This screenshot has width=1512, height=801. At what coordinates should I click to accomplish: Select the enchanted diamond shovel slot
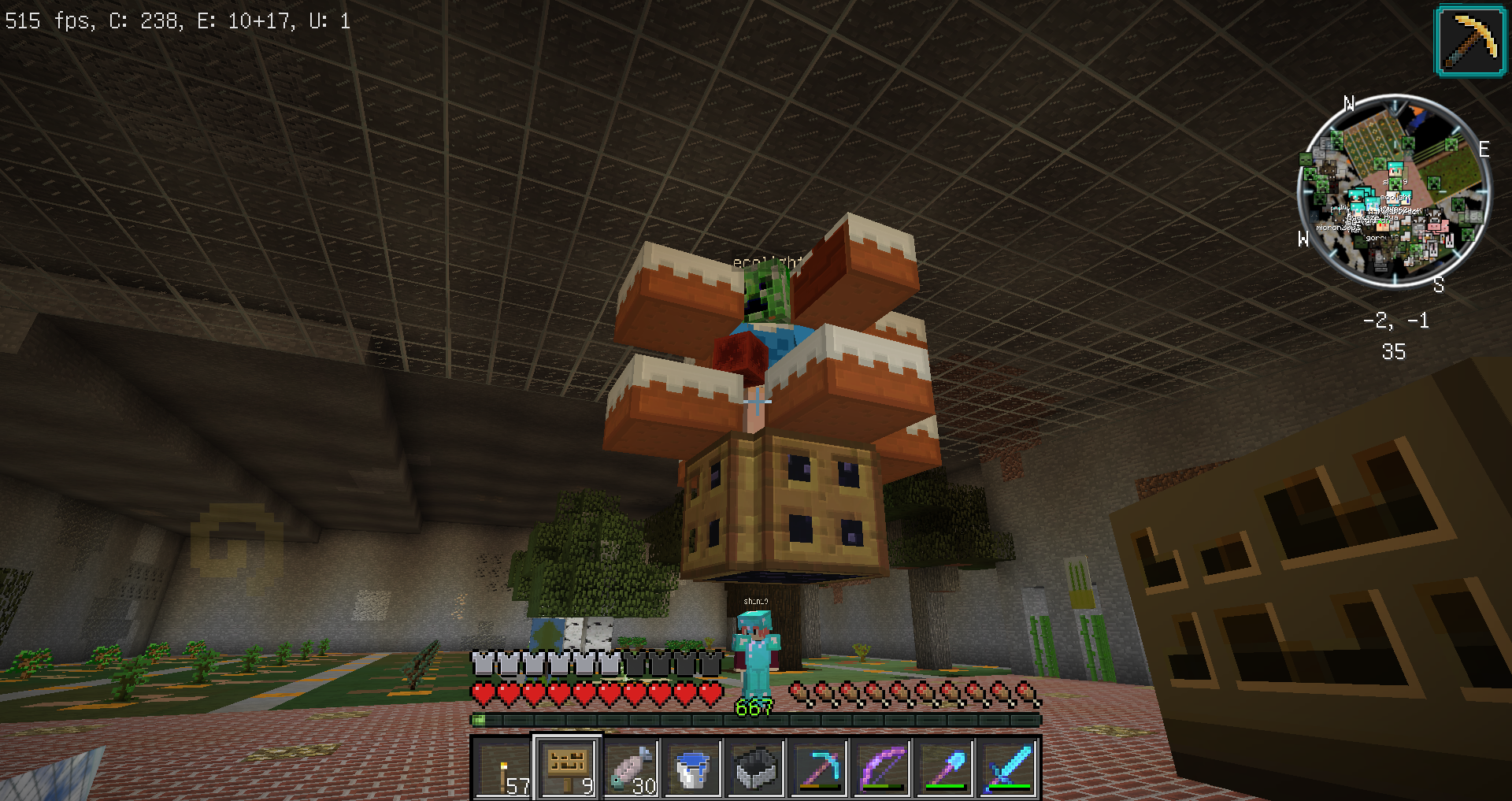pyautogui.click(x=945, y=768)
